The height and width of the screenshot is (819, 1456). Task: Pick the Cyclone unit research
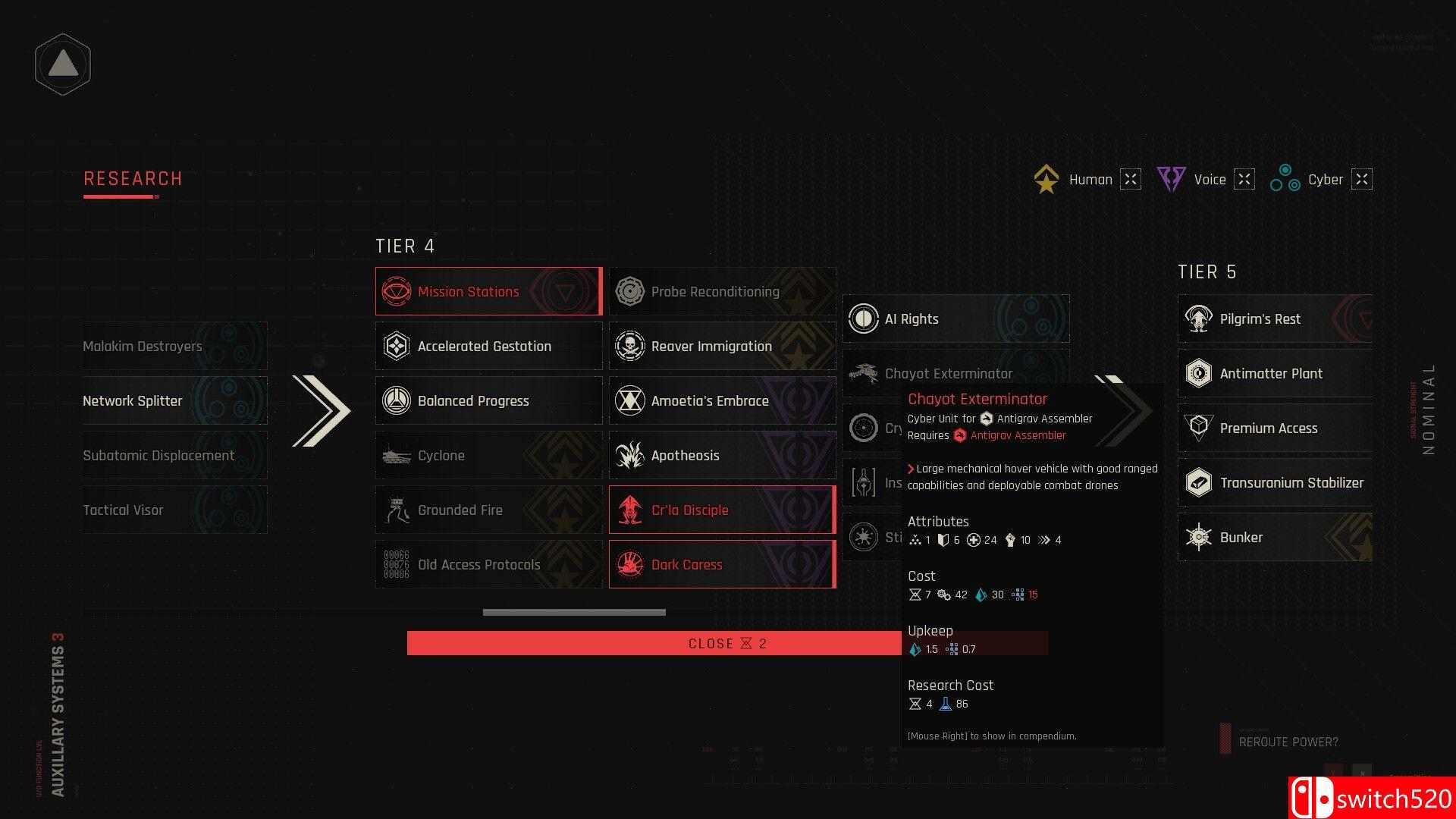click(488, 456)
